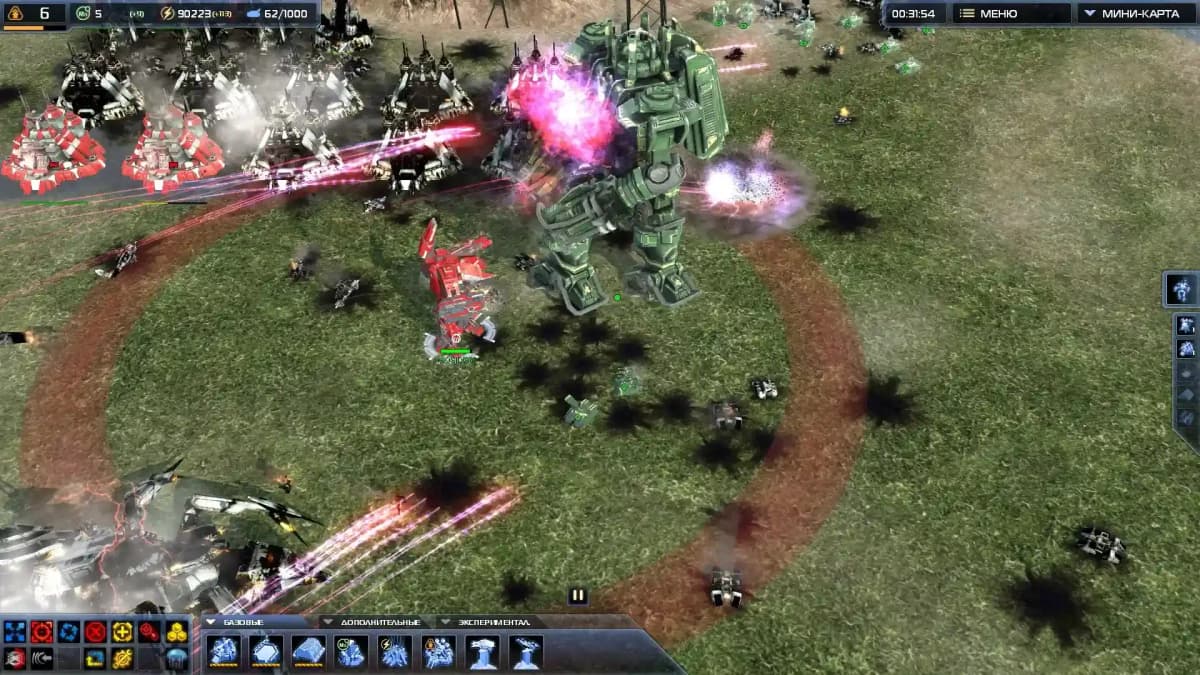The image size is (1200, 675).
Task: Select the yellow plus-cross command icon
Action: [123, 631]
